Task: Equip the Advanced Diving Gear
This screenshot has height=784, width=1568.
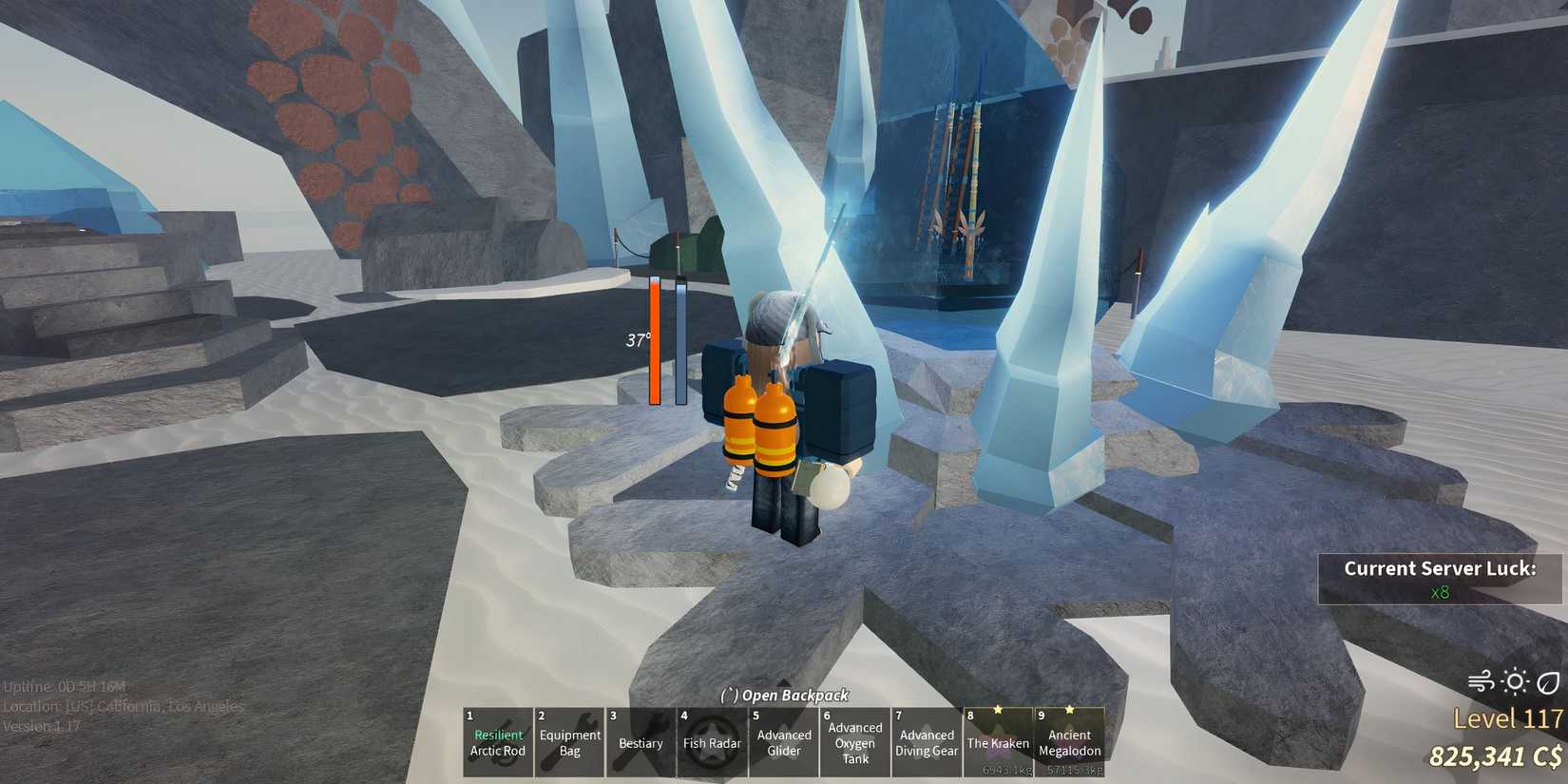Action: (x=926, y=741)
